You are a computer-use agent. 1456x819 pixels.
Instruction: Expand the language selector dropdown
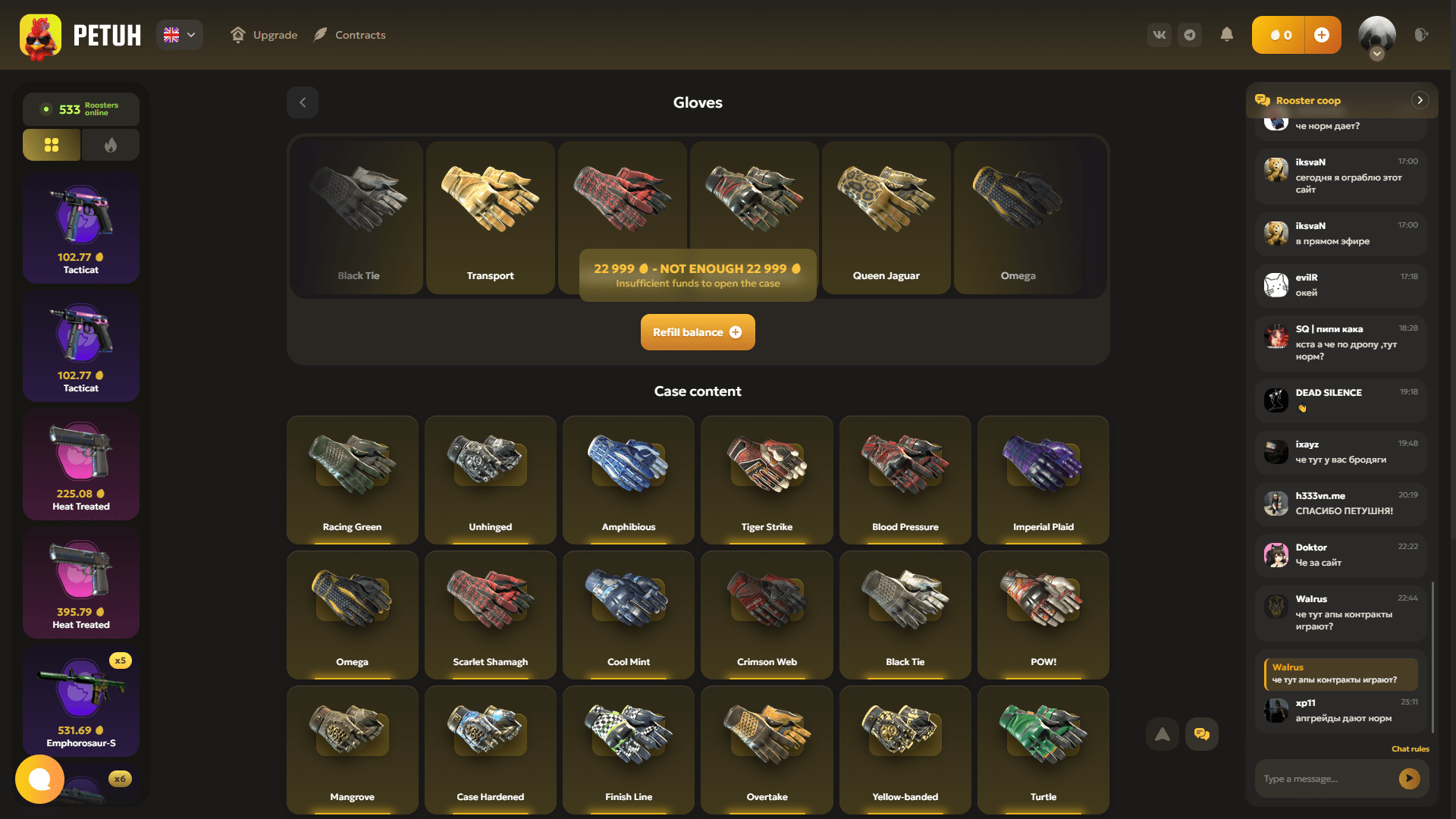179,34
